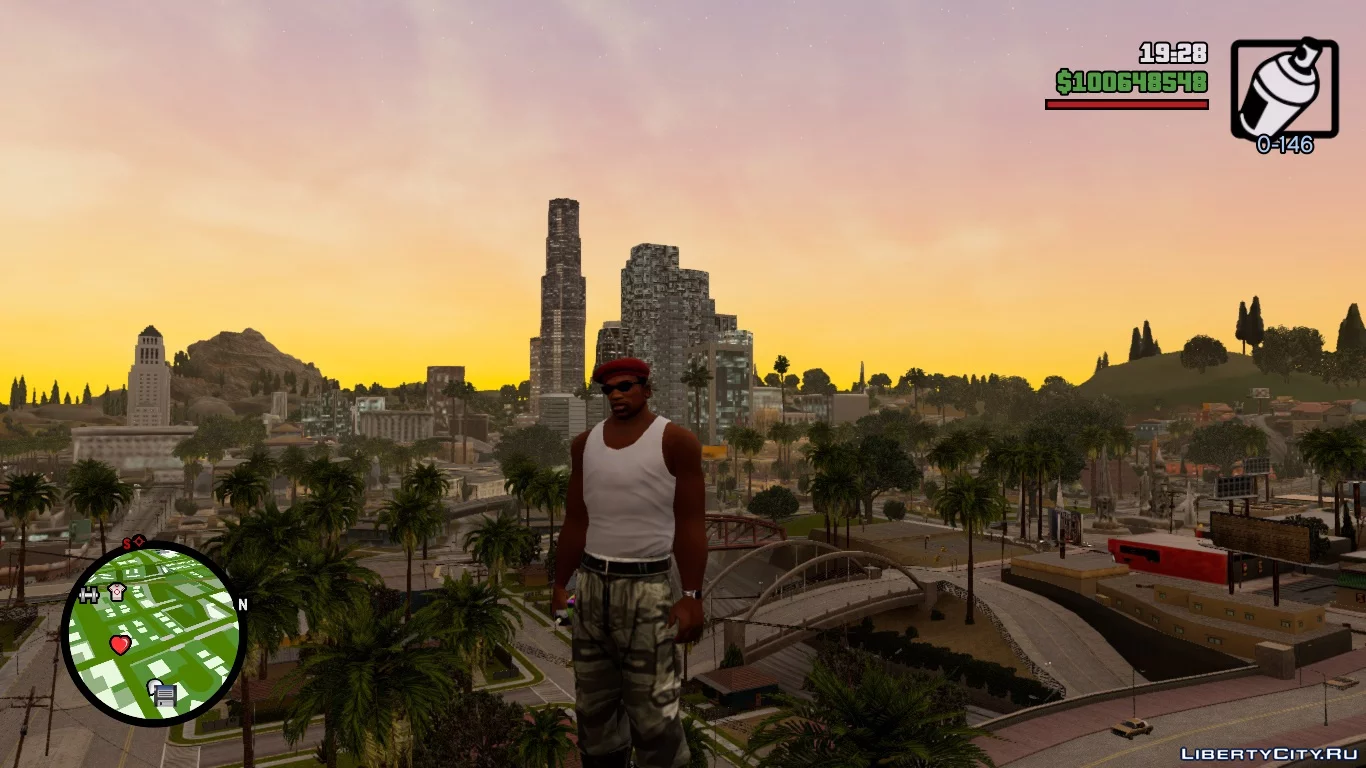Select the t-shirt clothing store blip

coord(117,592)
